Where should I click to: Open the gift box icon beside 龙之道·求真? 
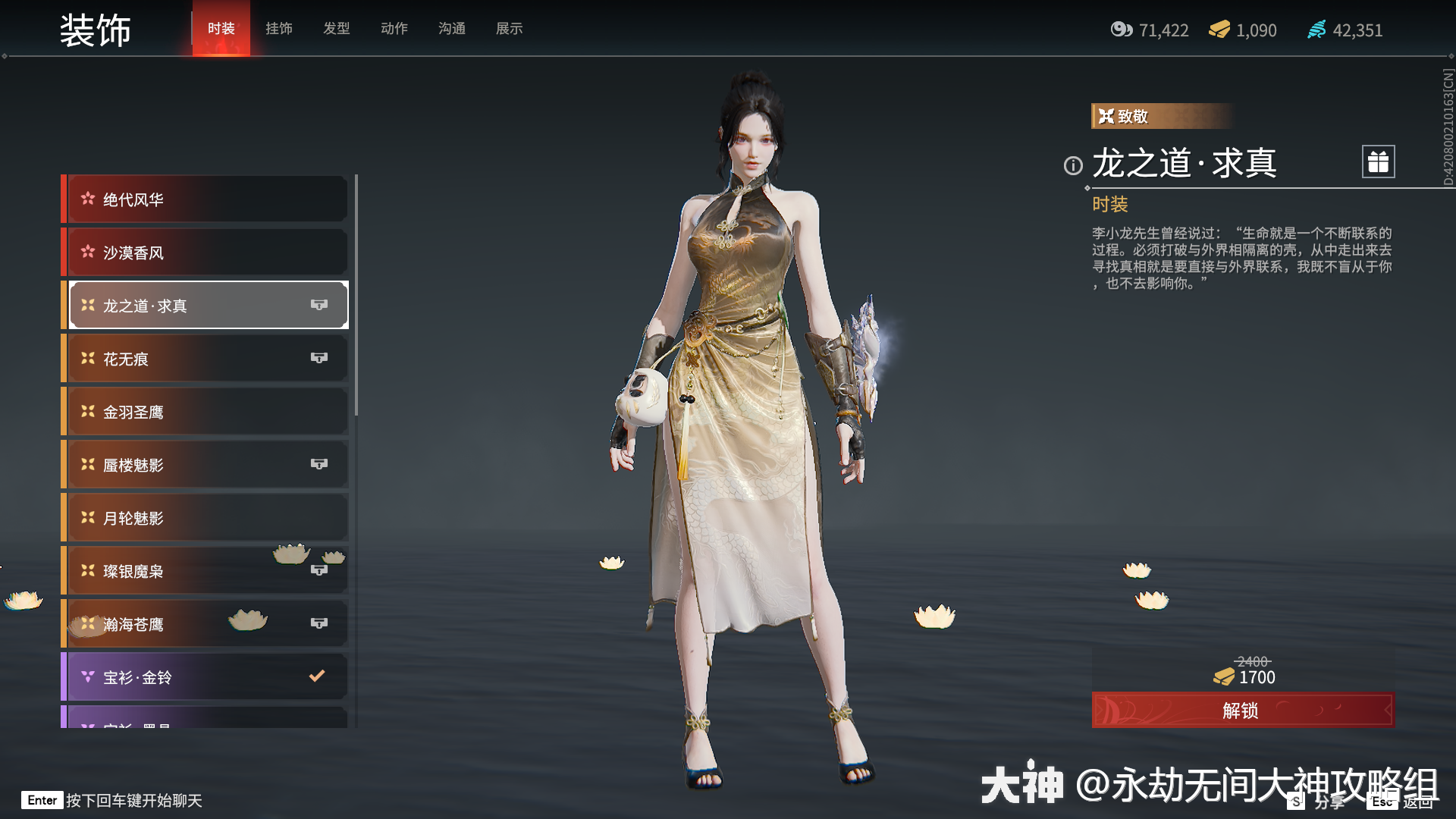(x=1377, y=162)
